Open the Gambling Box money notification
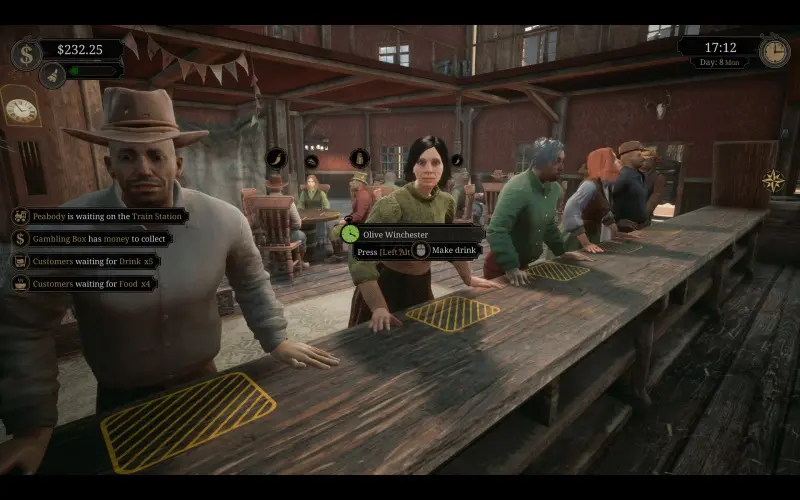 93,238
